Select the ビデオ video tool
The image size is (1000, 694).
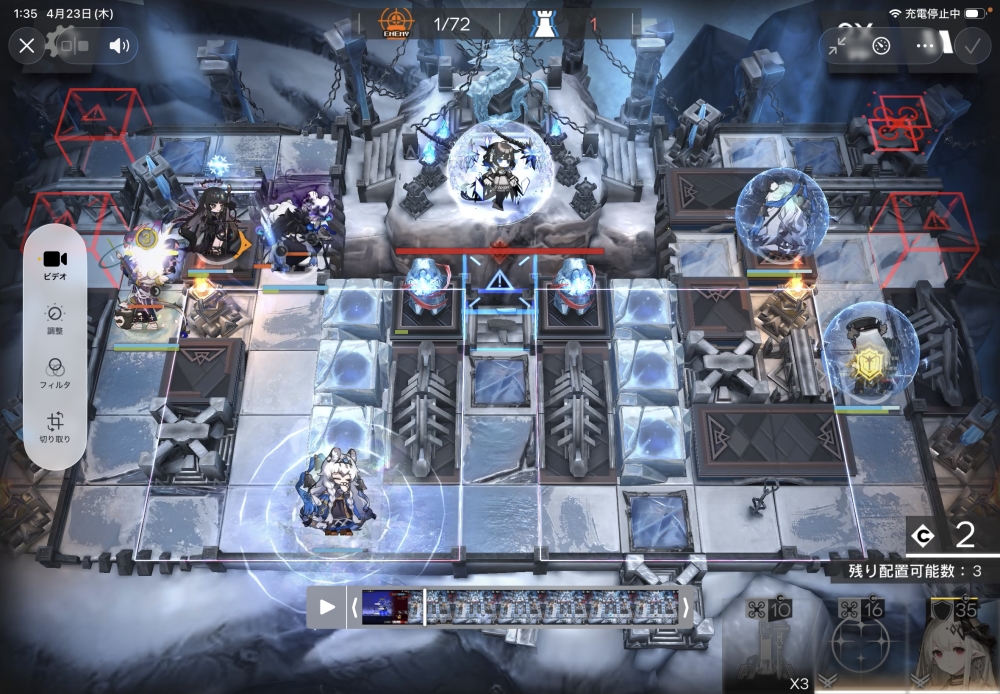point(55,264)
